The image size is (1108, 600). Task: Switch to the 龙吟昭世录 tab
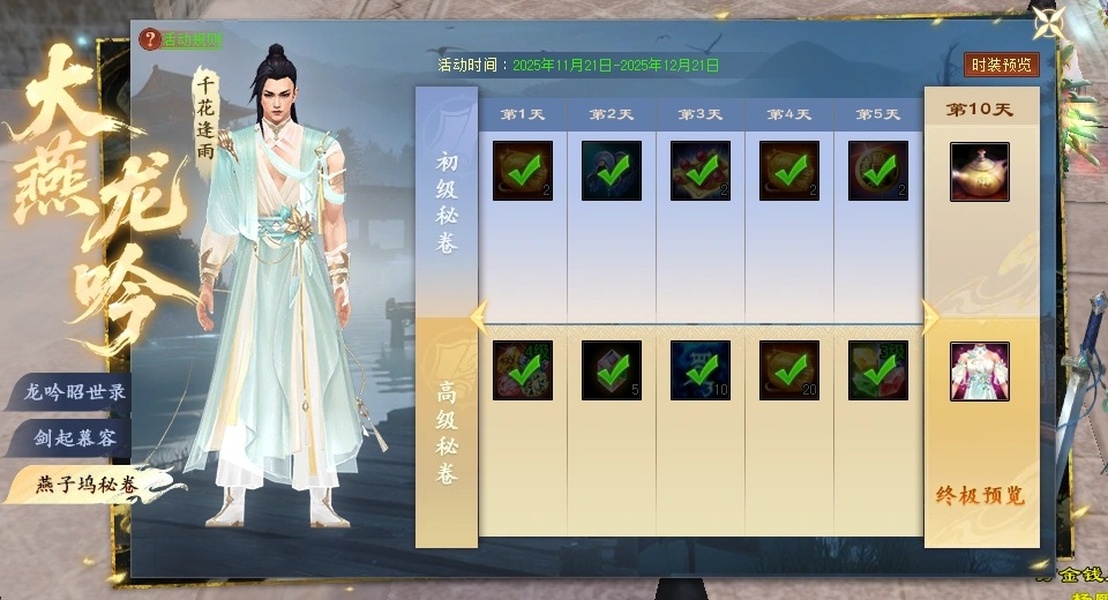click(x=75, y=392)
